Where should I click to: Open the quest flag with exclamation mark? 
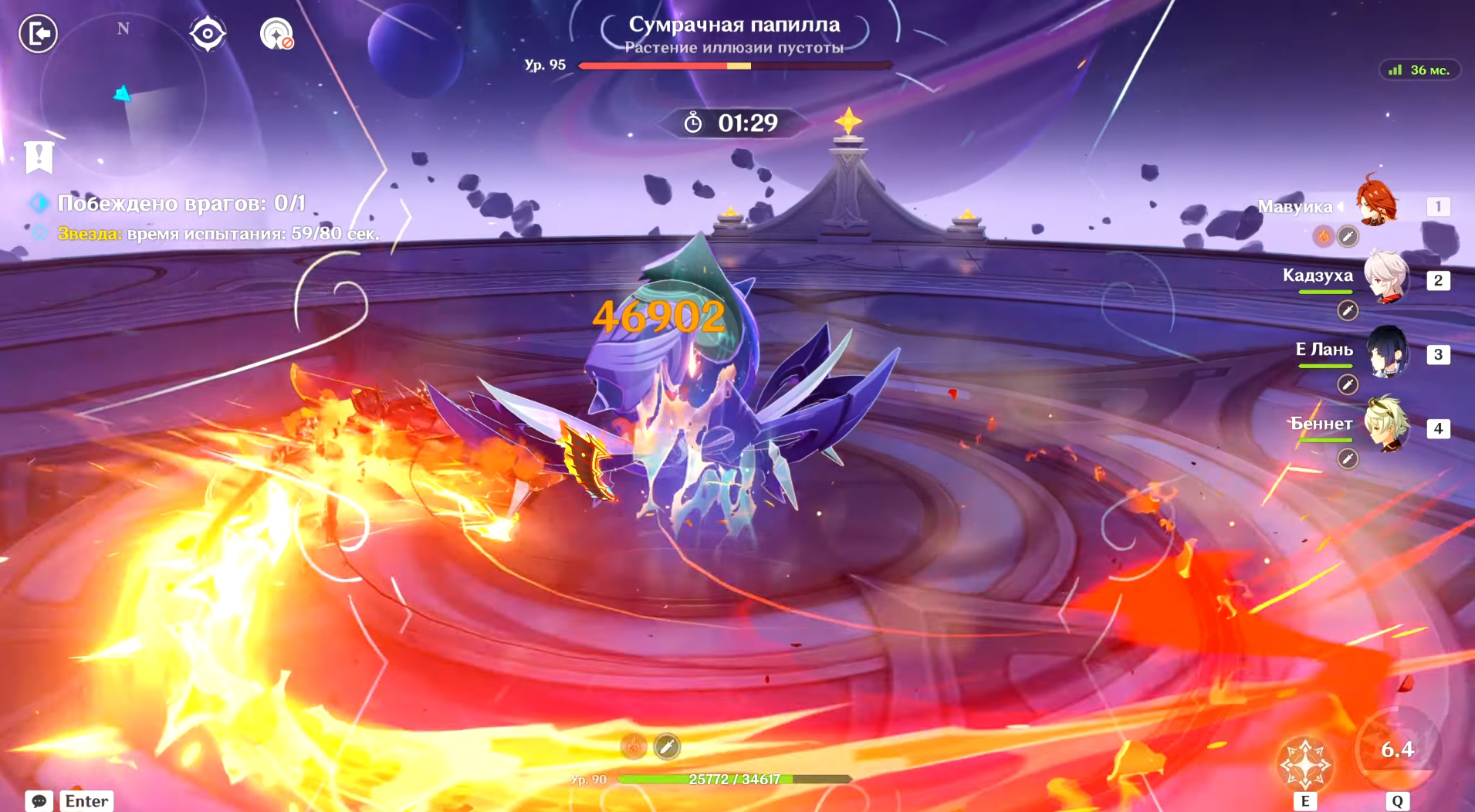[x=39, y=157]
